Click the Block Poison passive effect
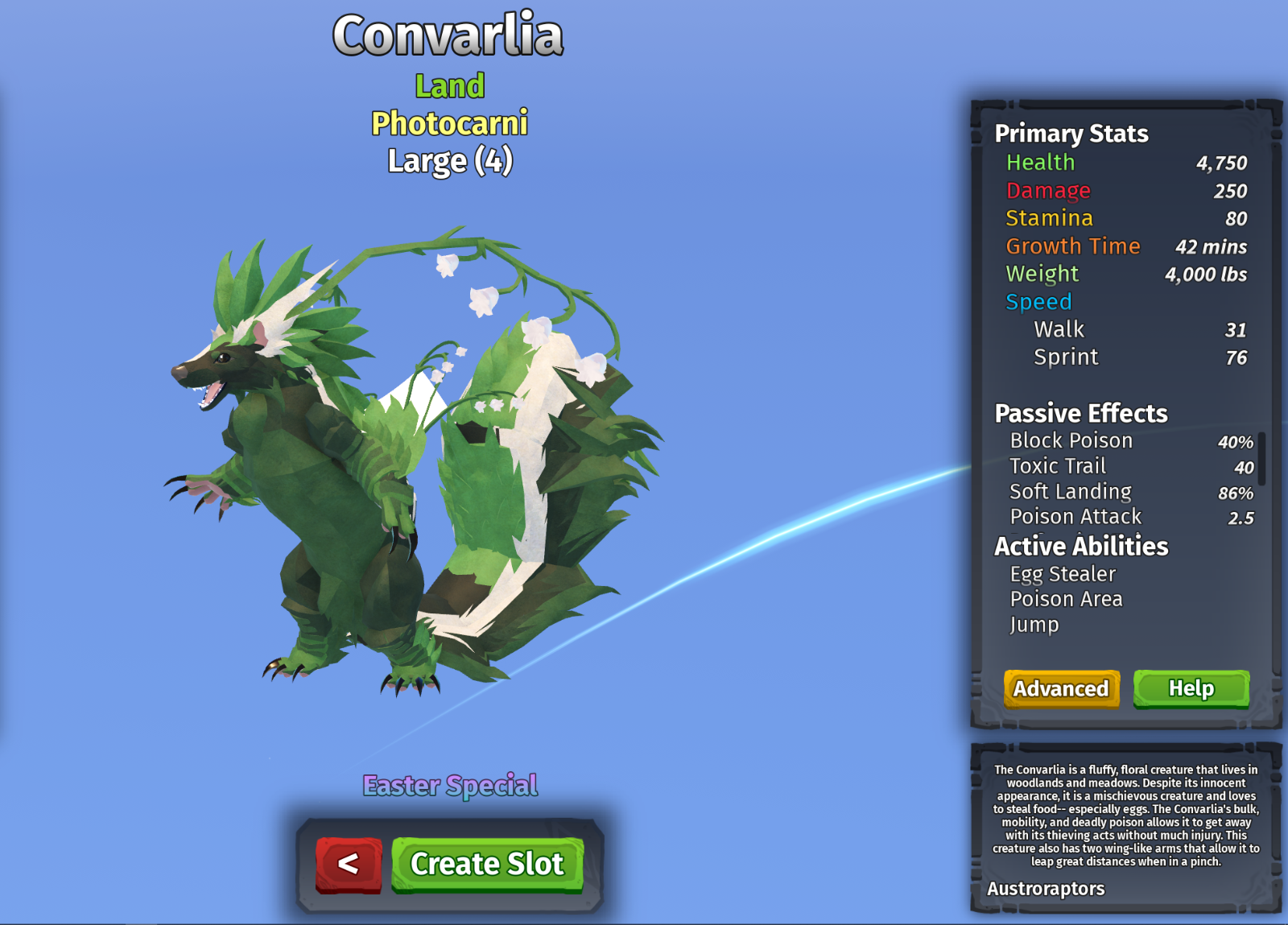1288x925 pixels. pyautogui.click(x=1071, y=440)
